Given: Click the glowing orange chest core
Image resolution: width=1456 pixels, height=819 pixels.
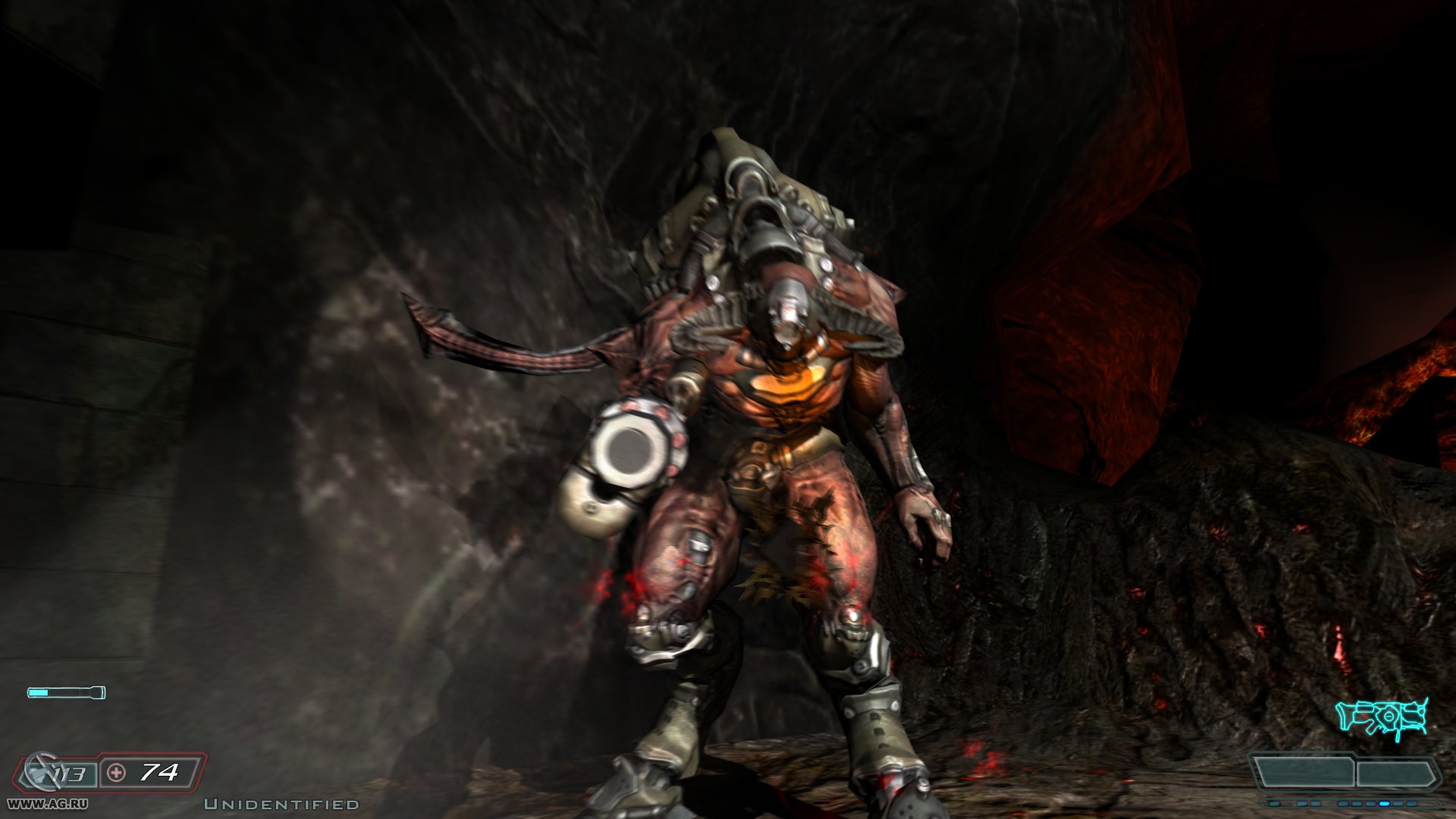Looking at the screenshot, I should pyautogui.click(x=789, y=387).
